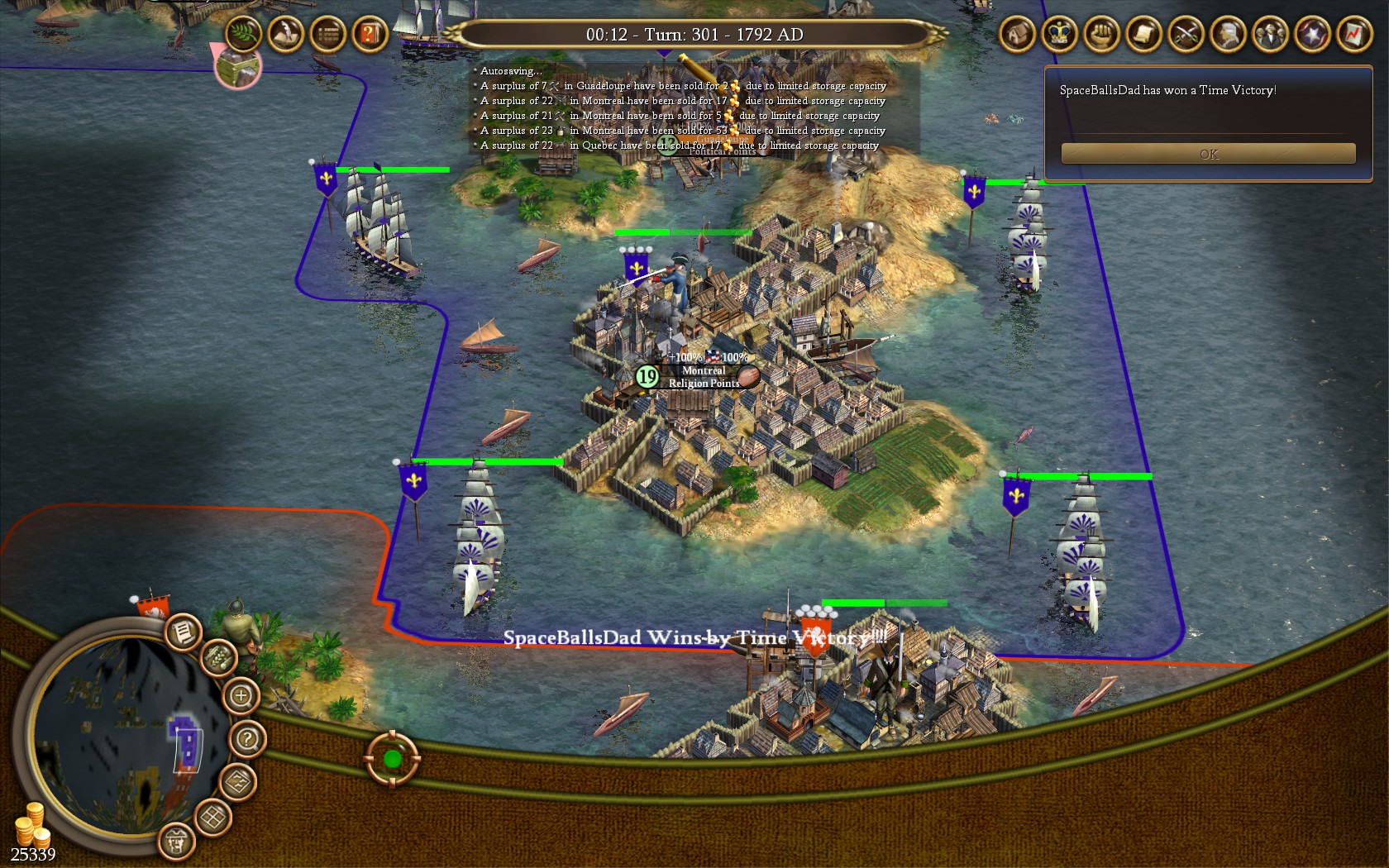Open the Domestic Advisor house icon

tap(1016, 35)
